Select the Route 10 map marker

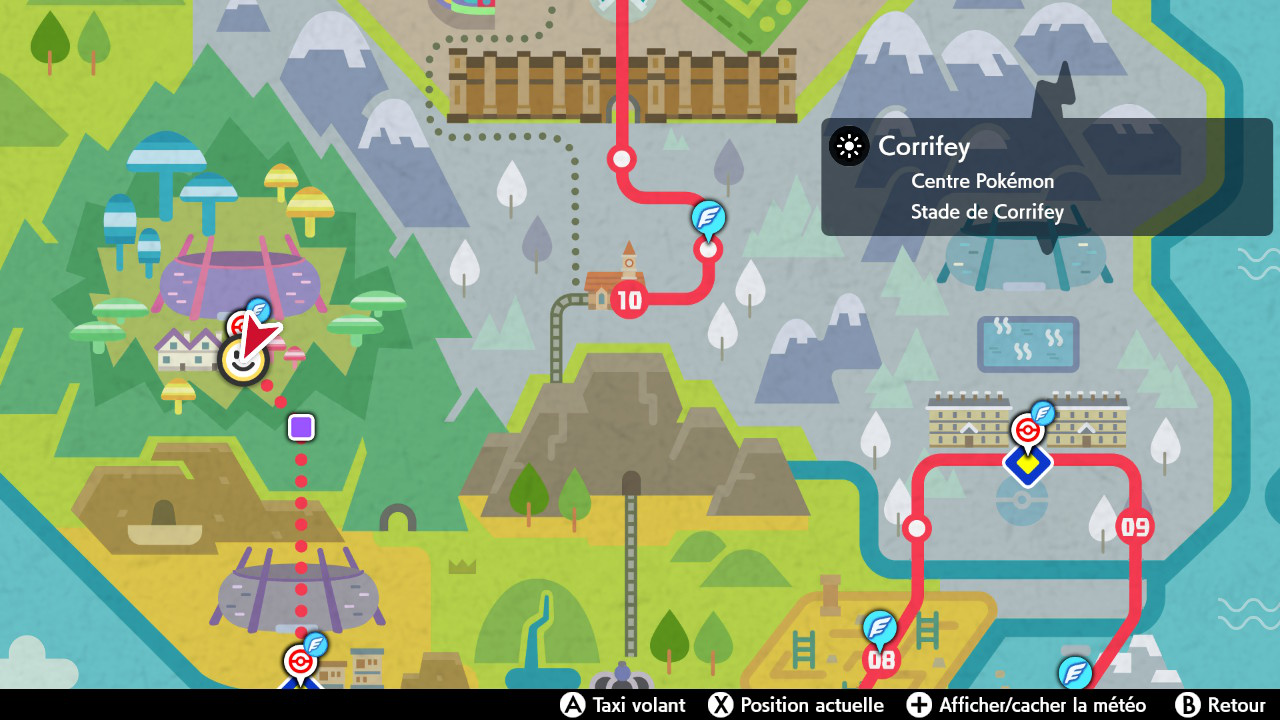(629, 299)
